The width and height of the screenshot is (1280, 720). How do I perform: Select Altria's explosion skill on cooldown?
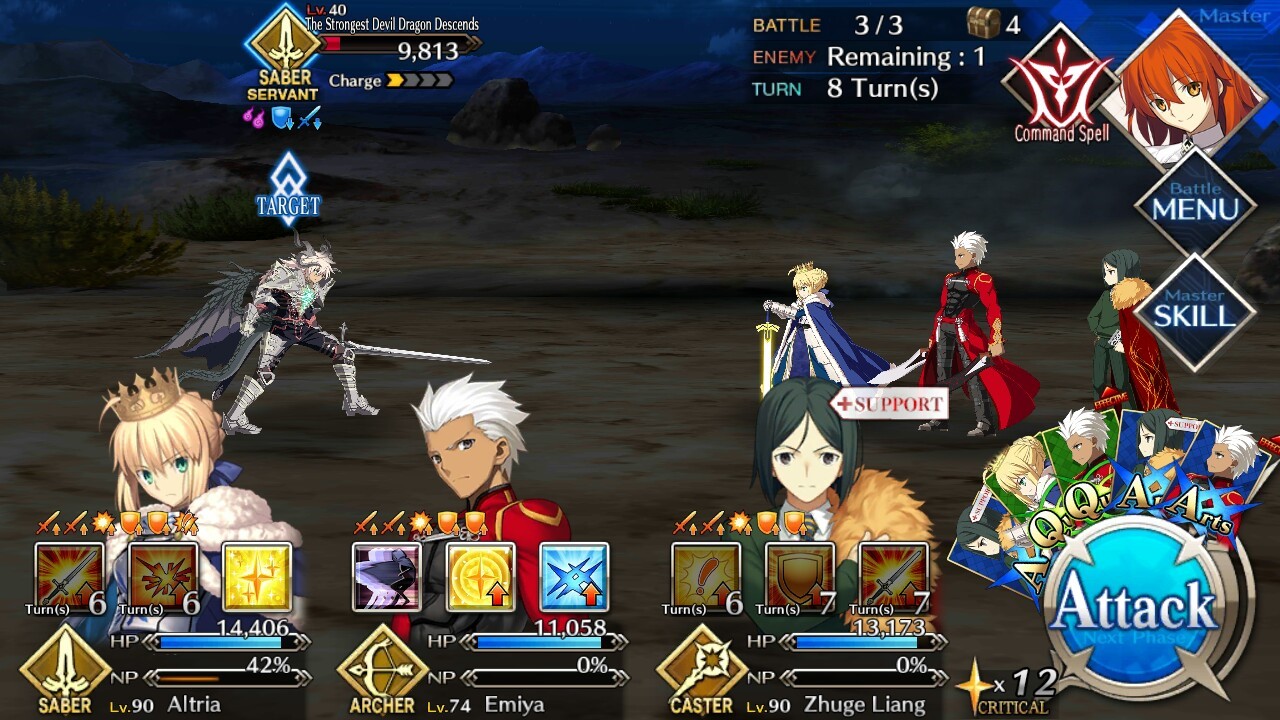pyautogui.click(x=163, y=577)
